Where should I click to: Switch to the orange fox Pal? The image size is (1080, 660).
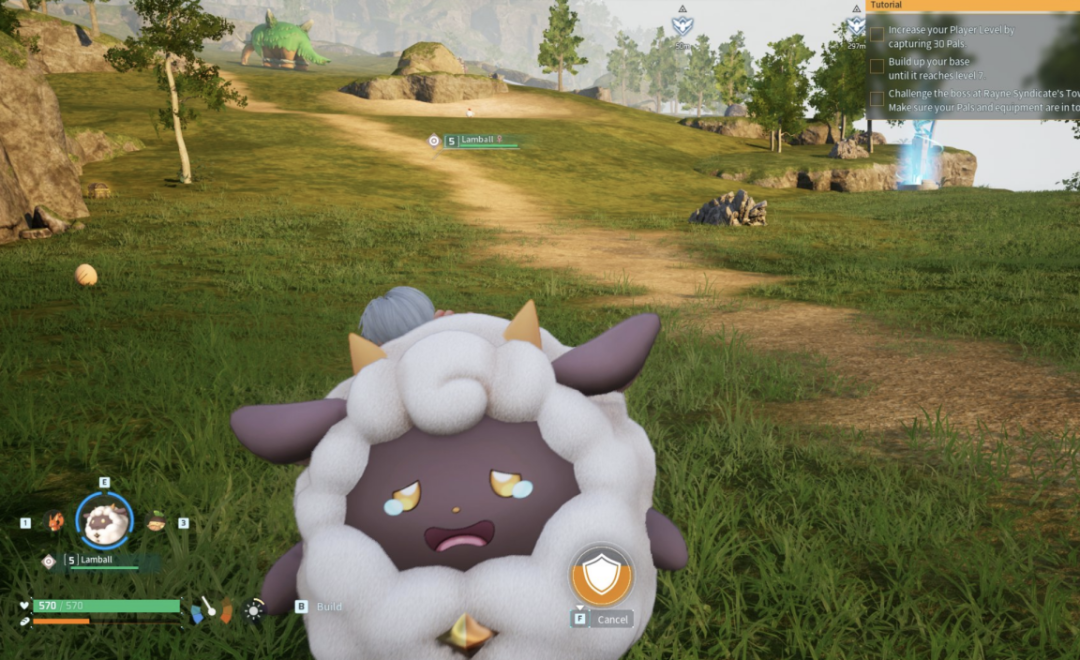(x=53, y=521)
